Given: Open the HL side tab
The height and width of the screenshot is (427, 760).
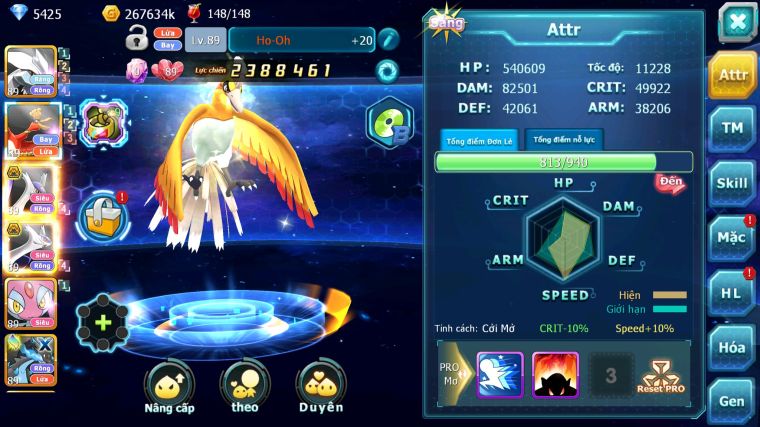Looking at the screenshot, I should coord(733,293).
